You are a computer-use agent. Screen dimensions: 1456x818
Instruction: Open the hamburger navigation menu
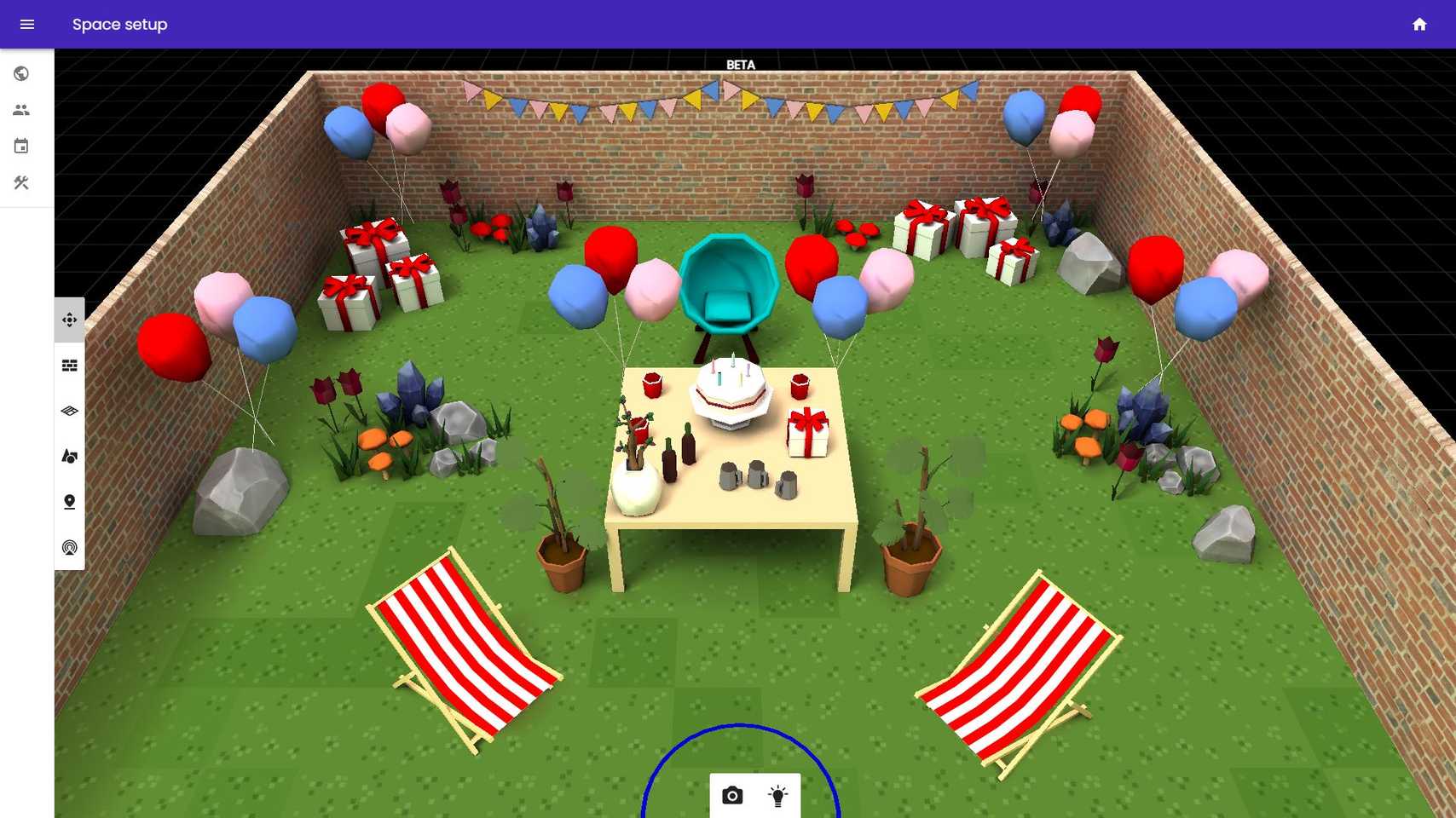click(x=27, y=24)
